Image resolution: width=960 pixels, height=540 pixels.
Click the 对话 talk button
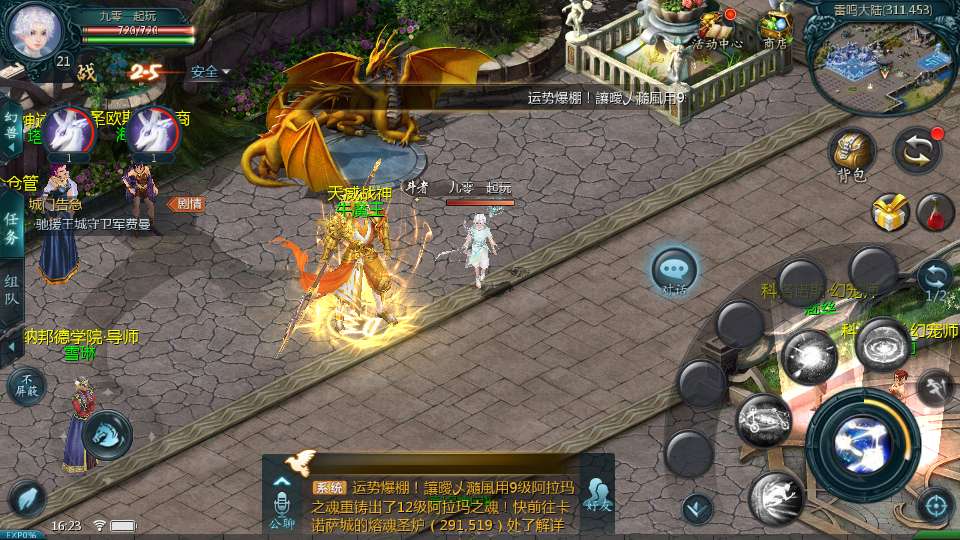click(674, 271)
